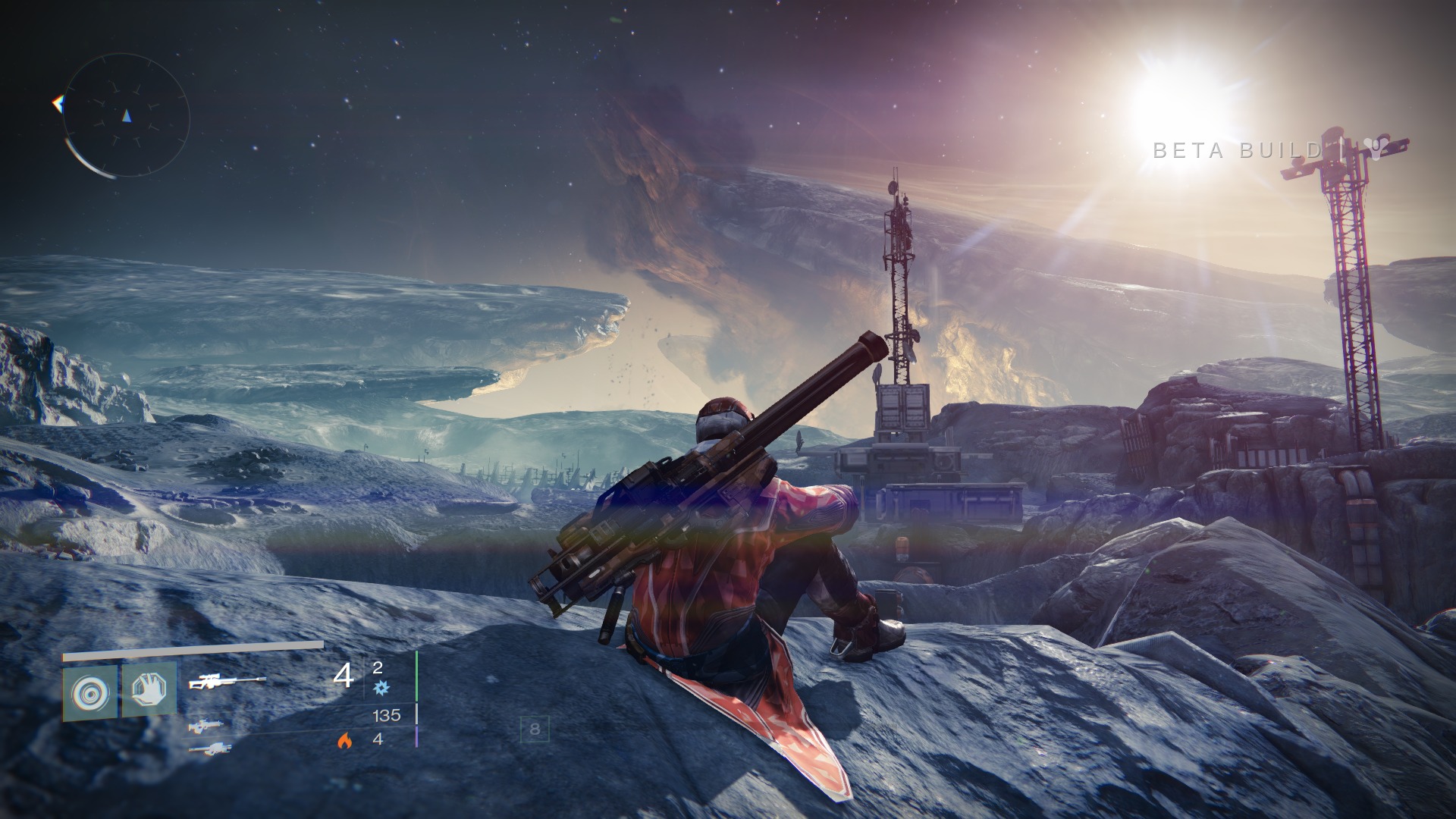Select the equipped sniper rifle icon

pyautogui.click(x=229, y=679)
